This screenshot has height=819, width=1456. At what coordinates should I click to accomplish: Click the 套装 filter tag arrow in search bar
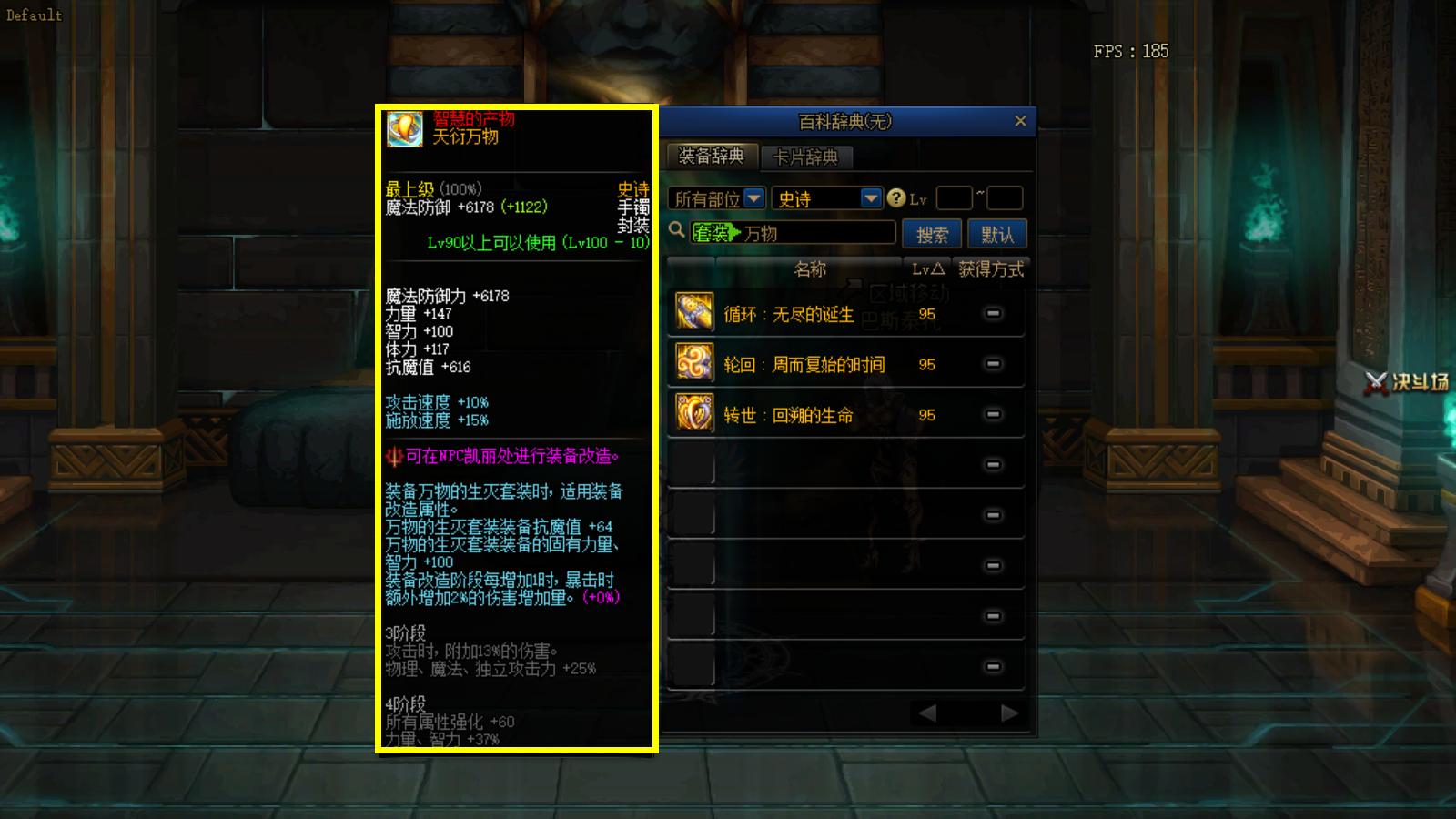click(733, 233)
